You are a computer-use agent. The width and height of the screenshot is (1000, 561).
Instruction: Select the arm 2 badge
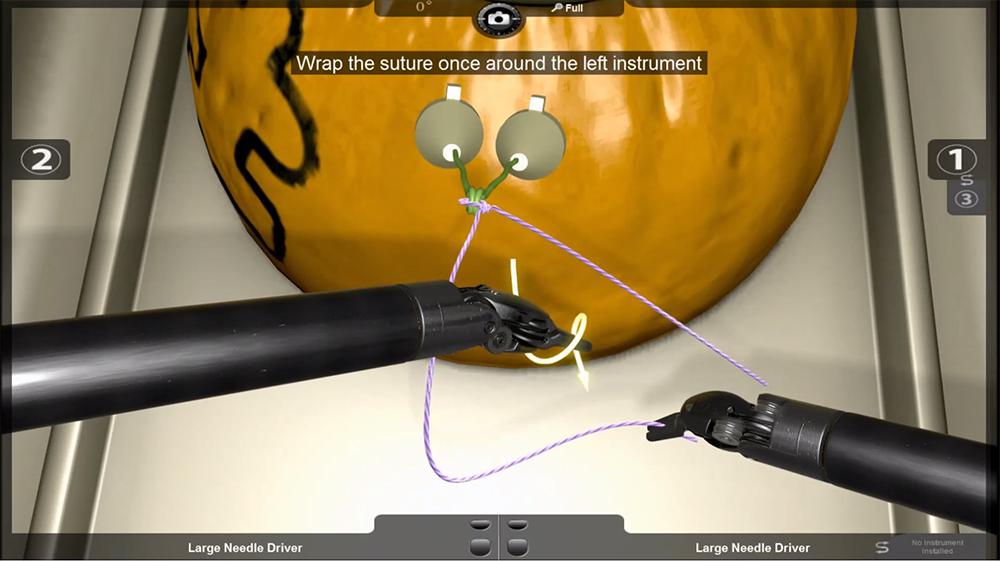tap(41, 159)
